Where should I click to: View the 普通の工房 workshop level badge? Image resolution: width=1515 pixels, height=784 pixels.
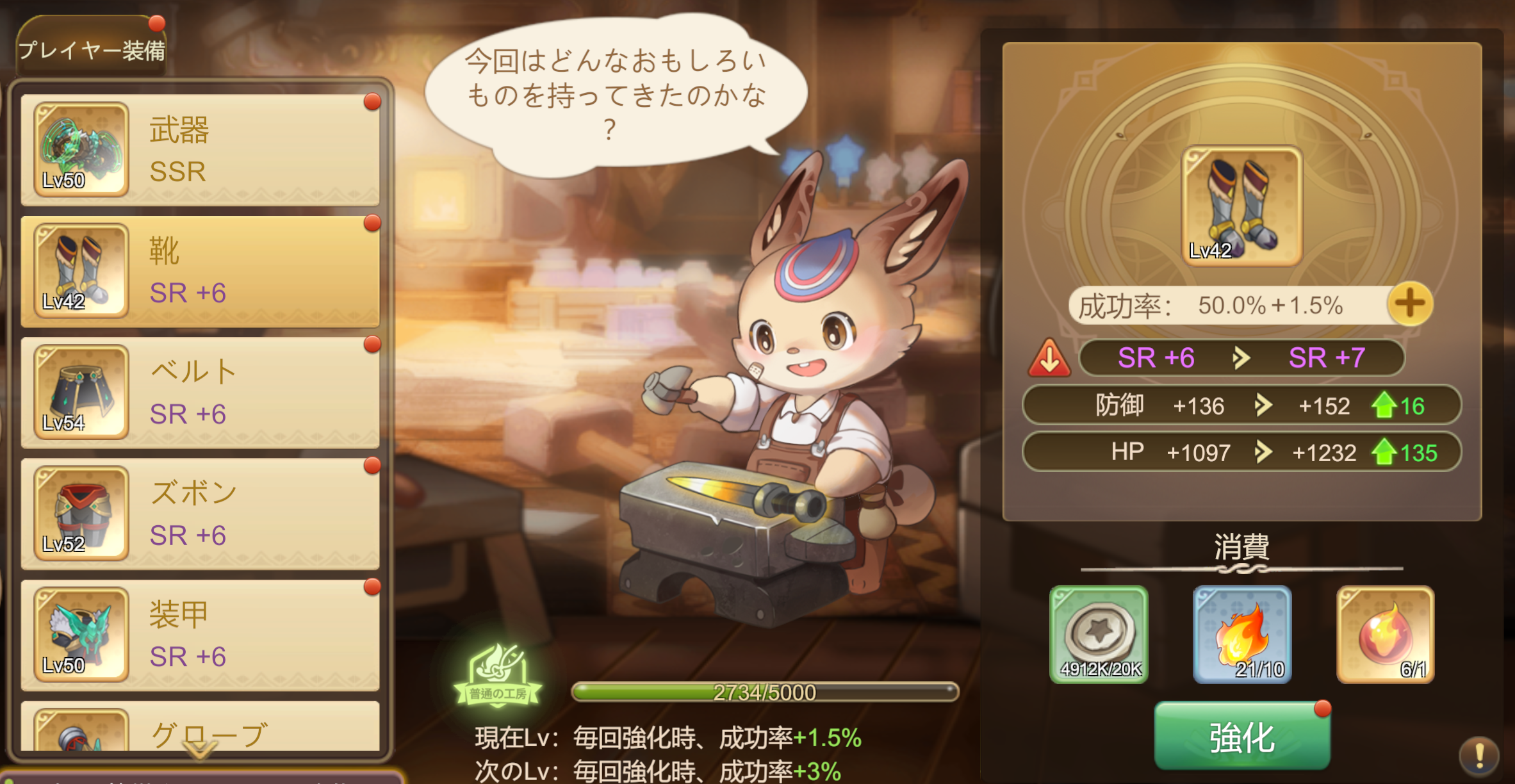click(x=498, y=677)
